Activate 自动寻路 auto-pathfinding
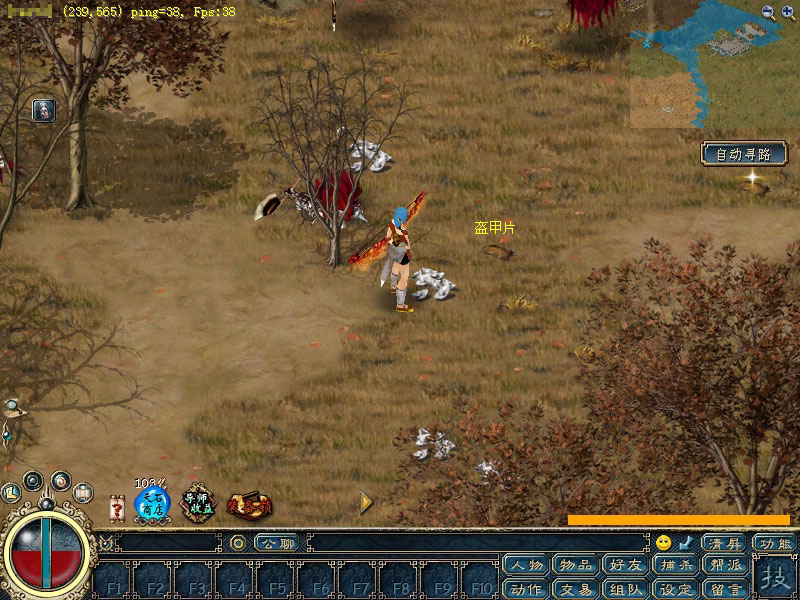 coord(744,154)
